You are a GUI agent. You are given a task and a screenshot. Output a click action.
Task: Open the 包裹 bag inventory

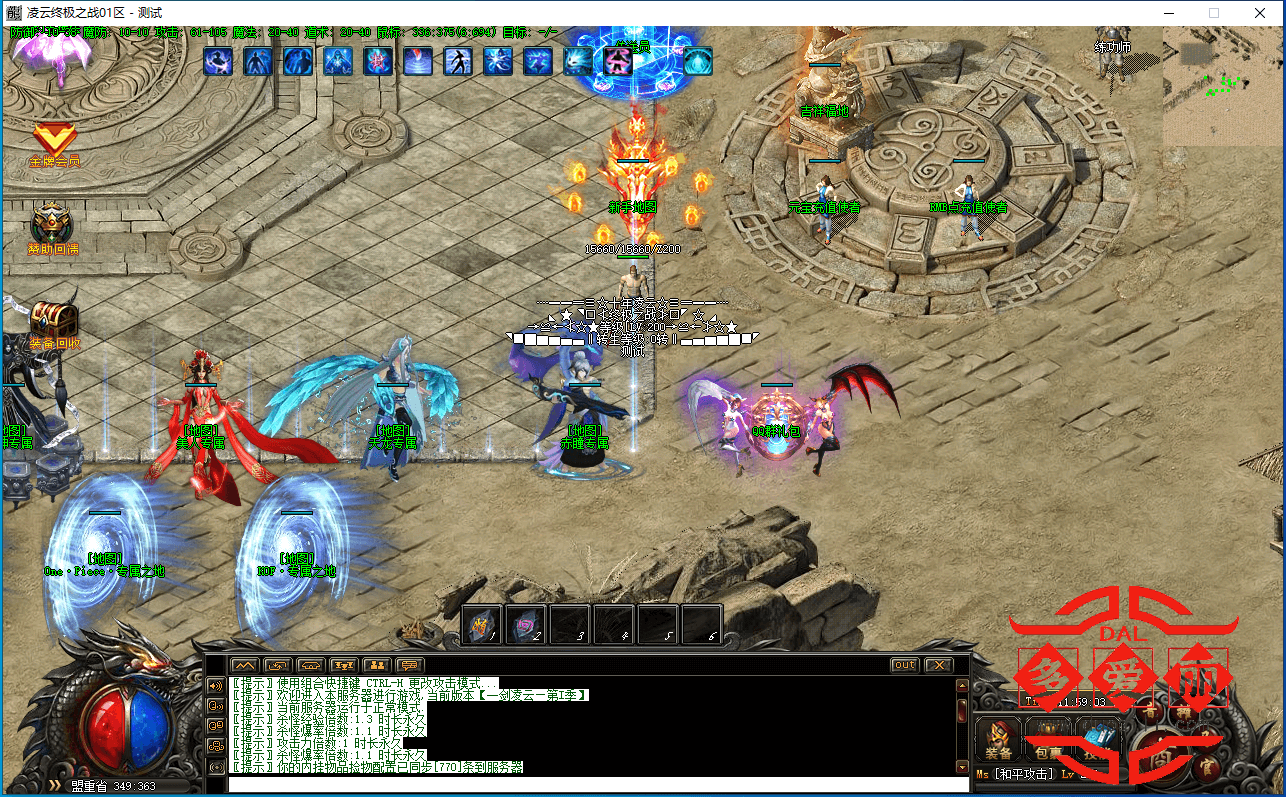(x=1047, y=741)
